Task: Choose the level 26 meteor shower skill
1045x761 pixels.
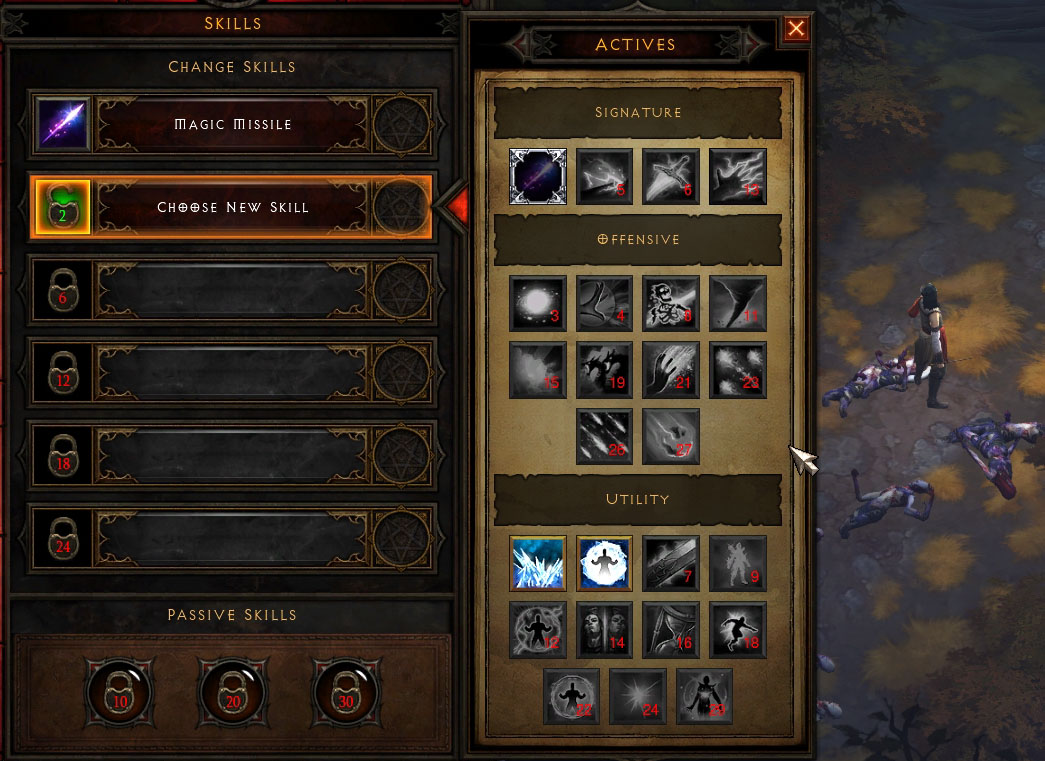Action: [605, 437]
